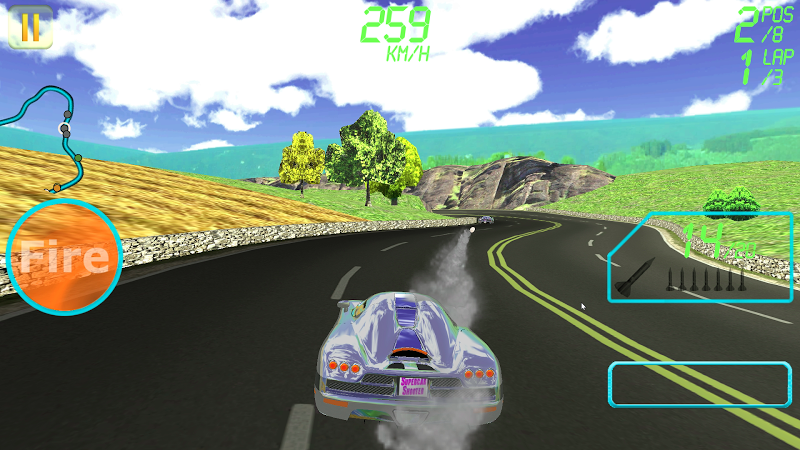Select the missile weapon panel
Image resolution: width=800 pixels, height=450 pixels.
pyautogui.click(x=700, y=258)
